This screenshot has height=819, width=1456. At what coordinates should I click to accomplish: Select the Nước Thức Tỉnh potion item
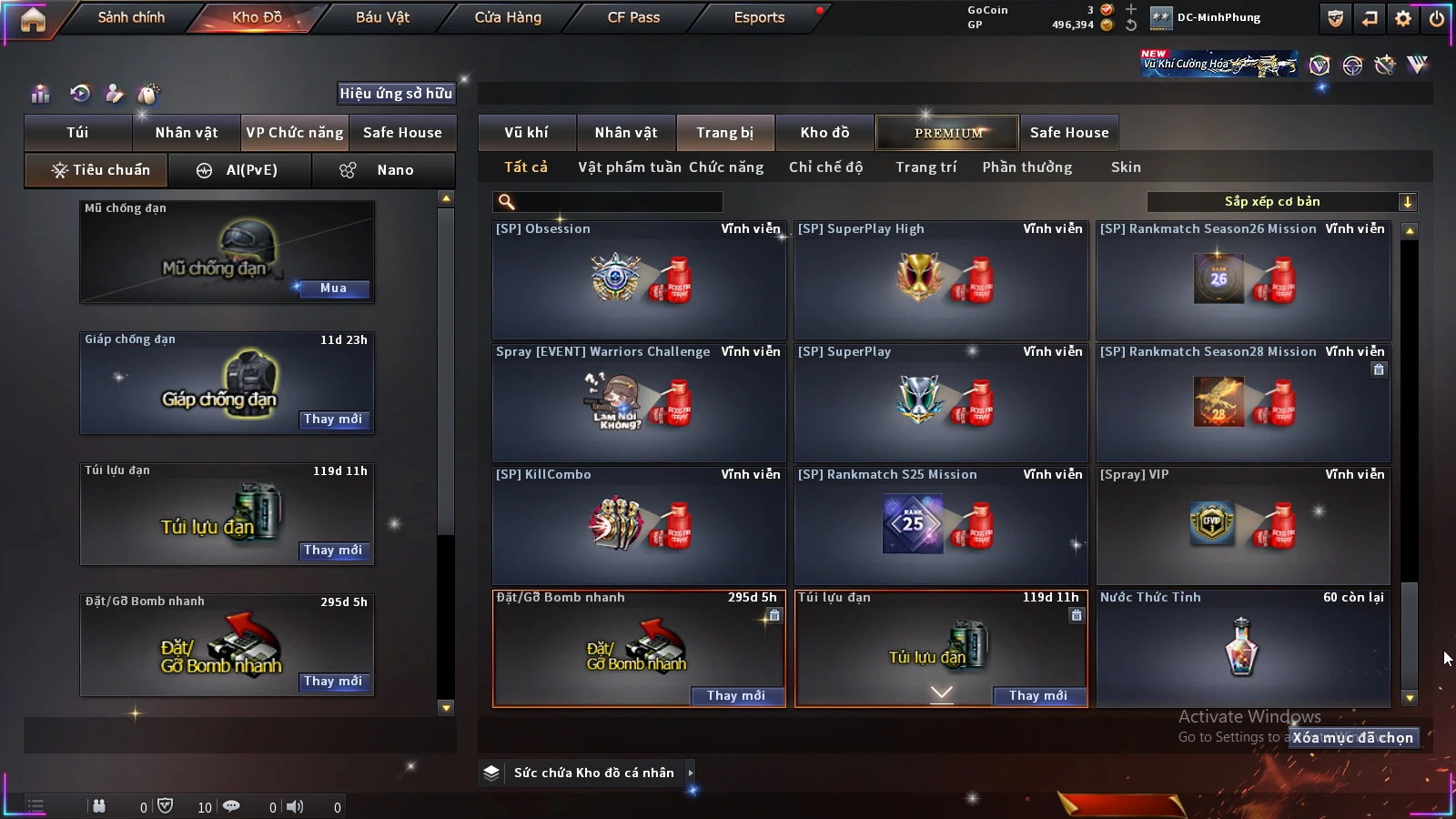click(x=1243, y=648)
